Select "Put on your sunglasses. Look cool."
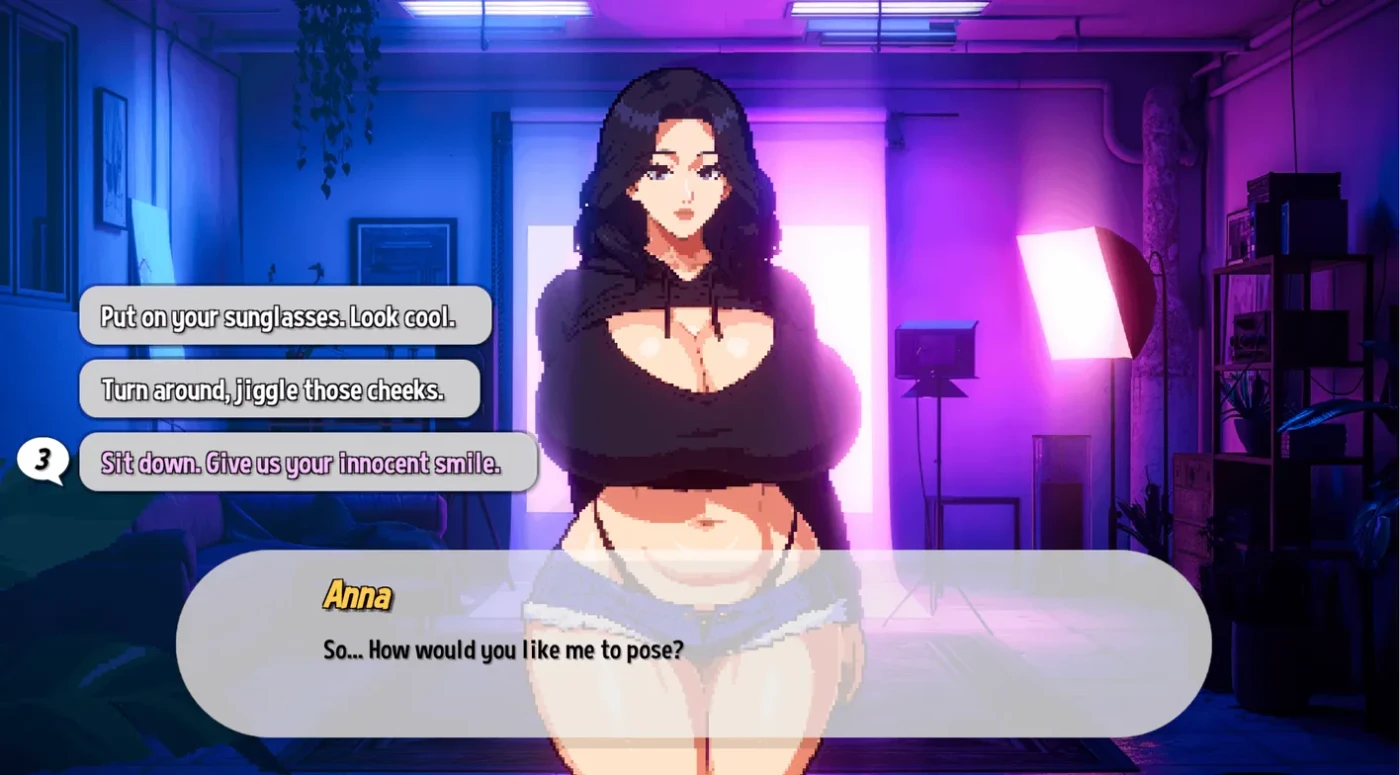 (x=285, y=314)
